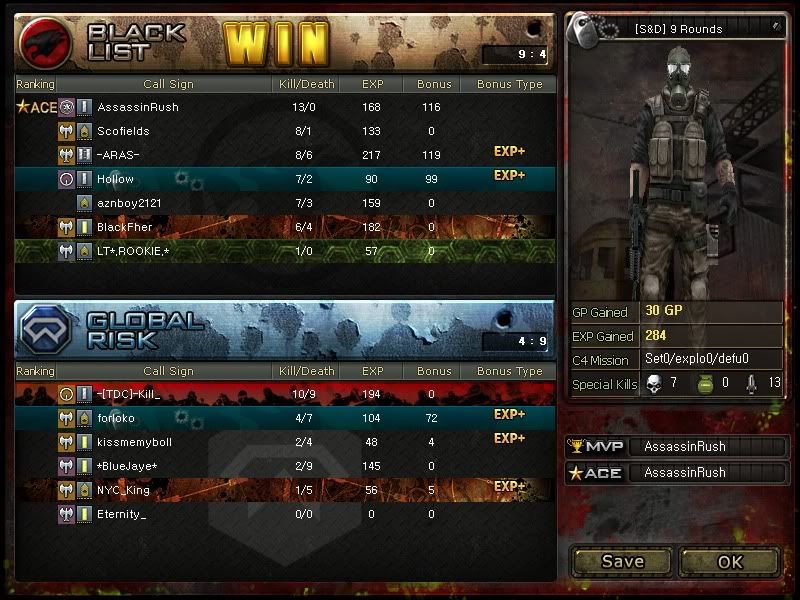This screenshot has height=600, width=800.
Task: Pick the Eternity_ player row
Action: click(x=284, y=515)
